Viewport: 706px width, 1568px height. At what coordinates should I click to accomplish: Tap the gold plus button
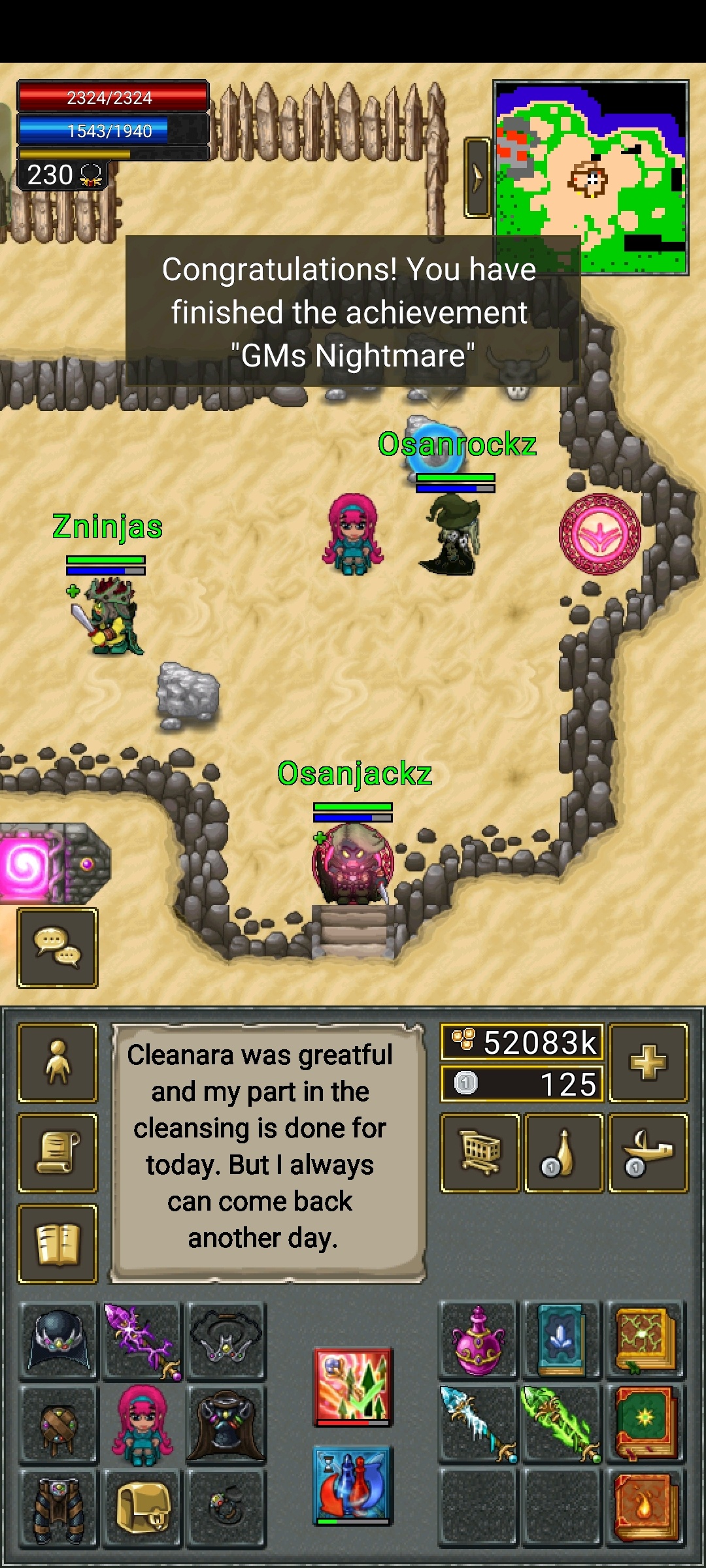click(x=648, y=1063)
